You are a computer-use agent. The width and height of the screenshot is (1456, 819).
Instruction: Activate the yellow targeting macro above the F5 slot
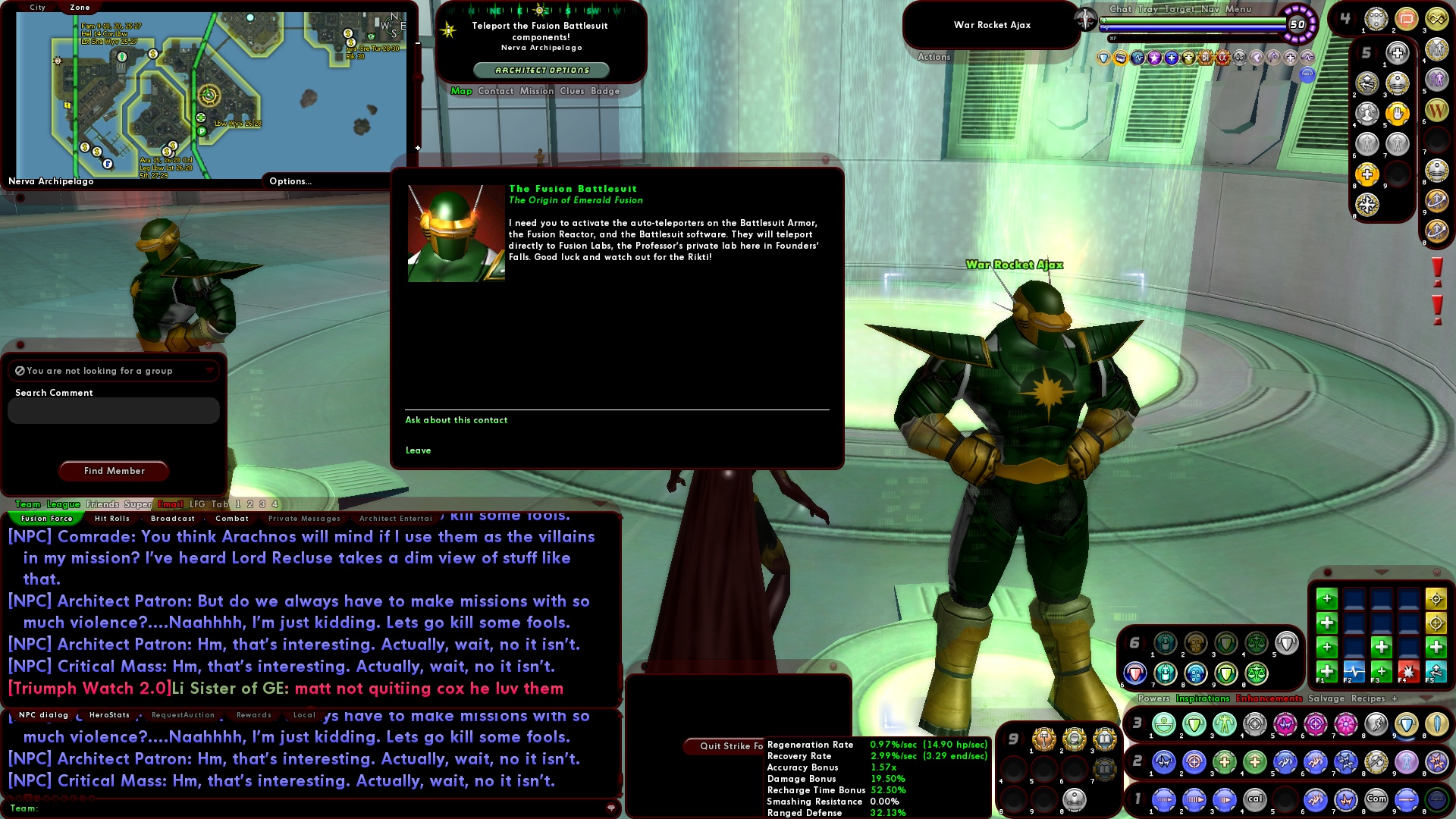[x=1435, y=621]
